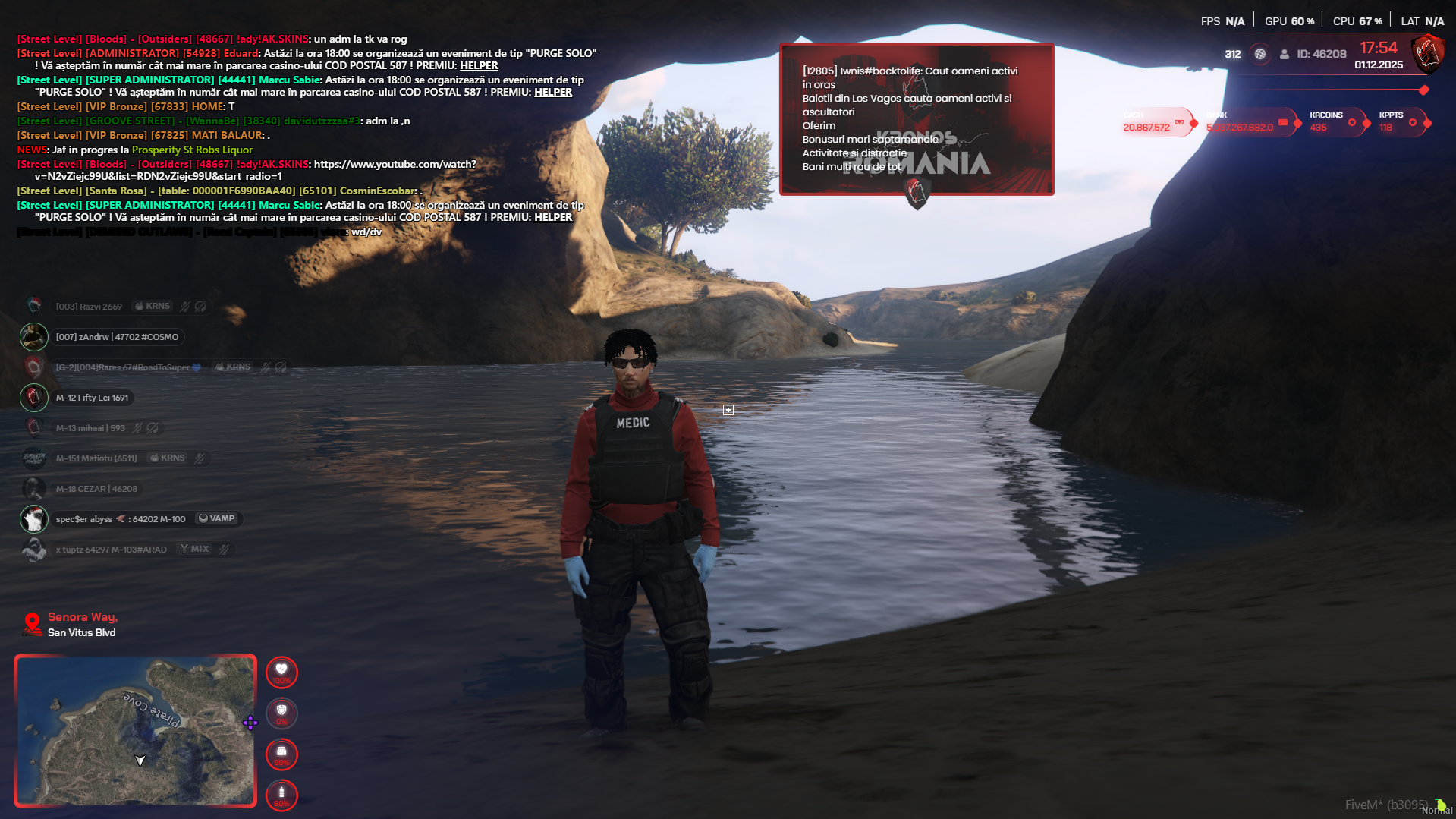Viewport: 1456px width, 819px height.
Task: Click the KPPTS points panel
Action: tap(1399, 122)
